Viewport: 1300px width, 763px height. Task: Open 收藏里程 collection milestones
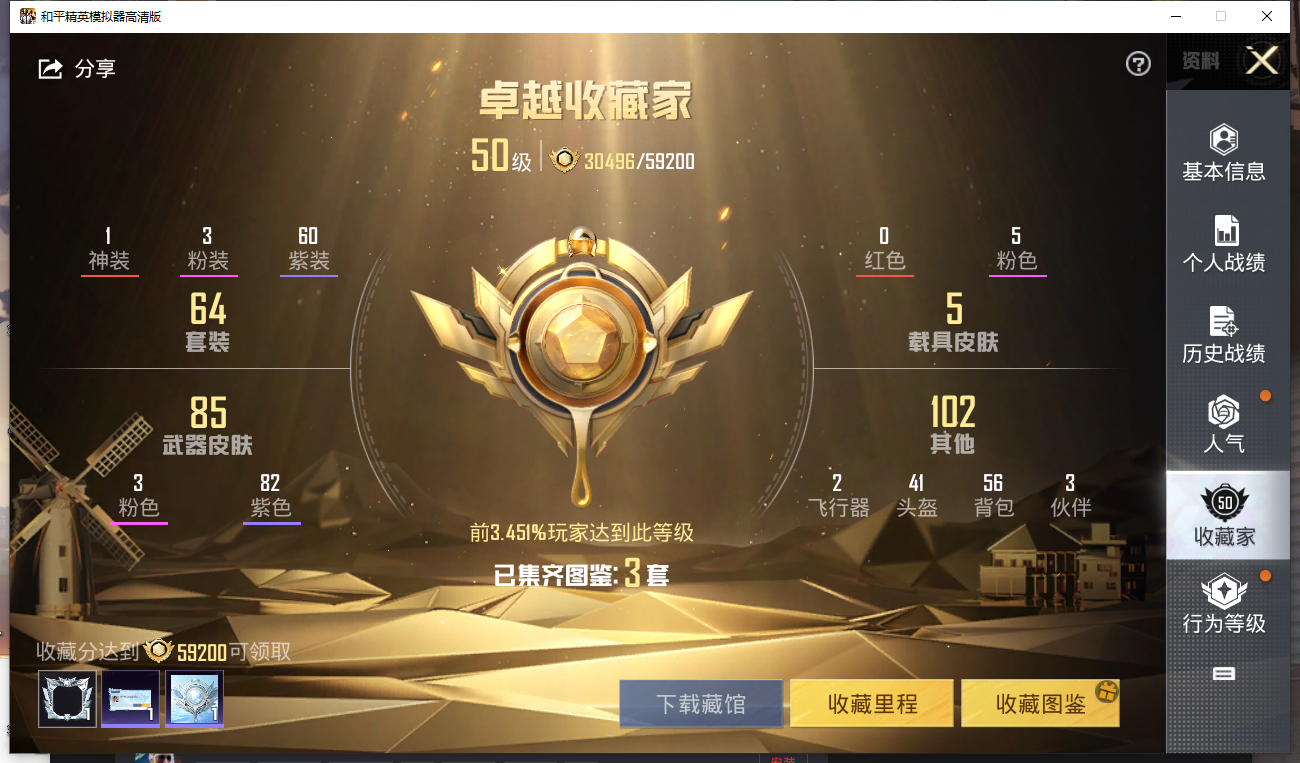[872, 703]
